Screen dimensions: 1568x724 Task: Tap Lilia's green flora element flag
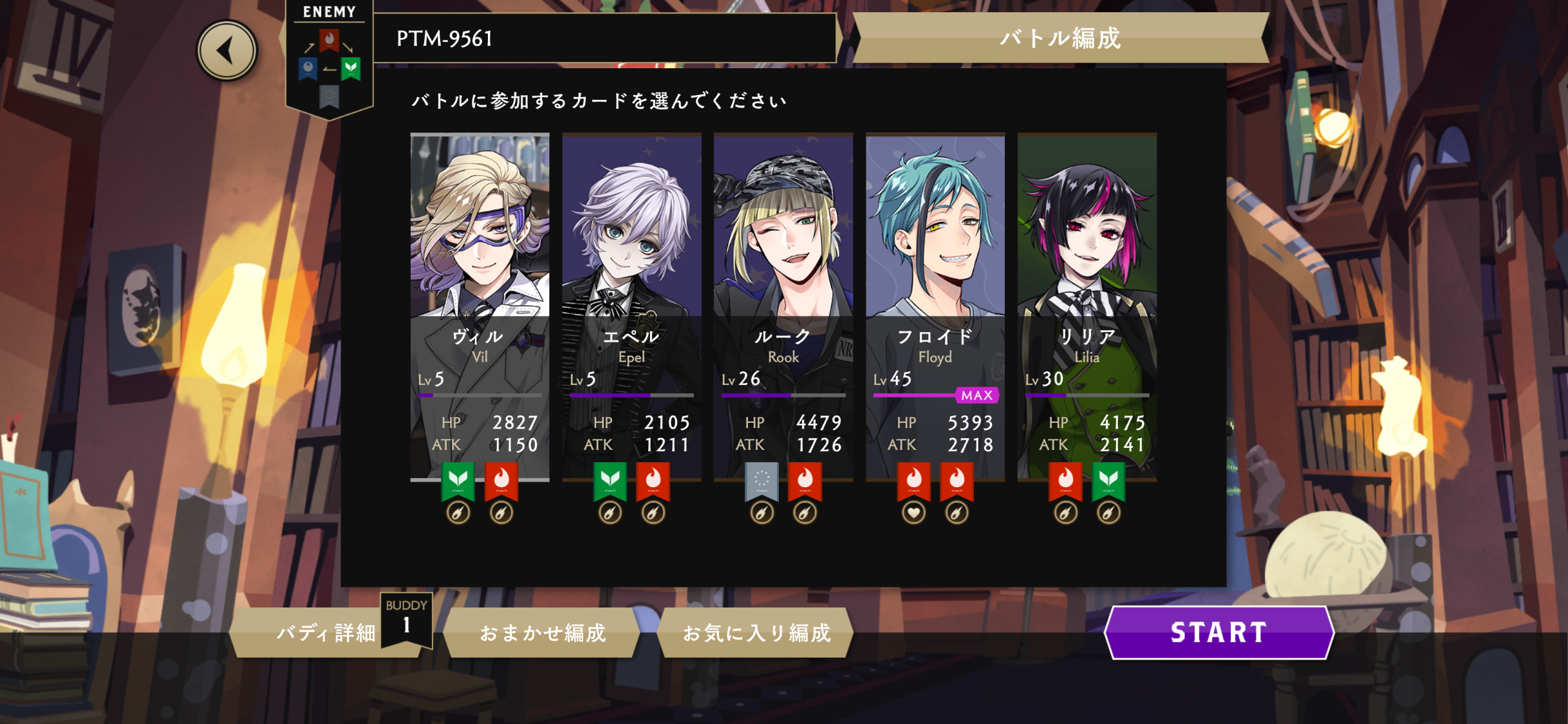click(x=1108, y=479)
